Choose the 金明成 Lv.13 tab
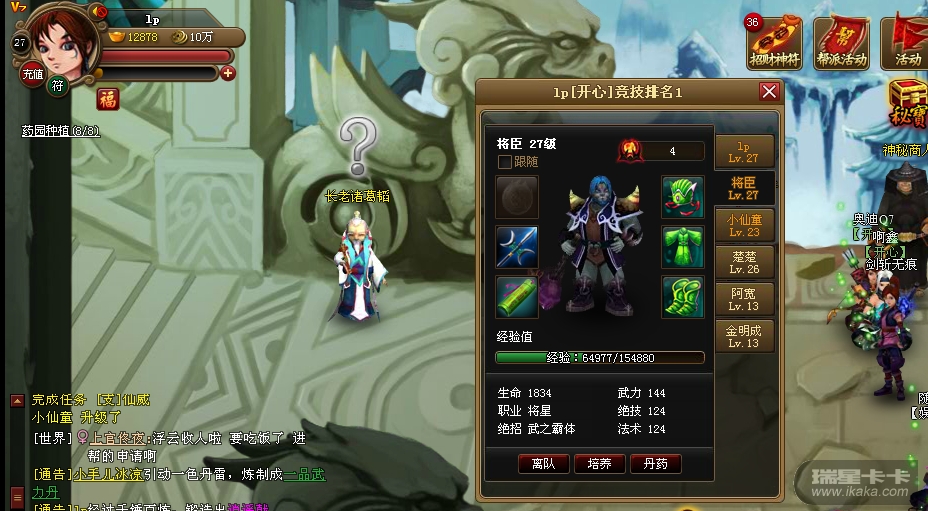The height and width of the screenshot is (511, 928). (744, 336)
